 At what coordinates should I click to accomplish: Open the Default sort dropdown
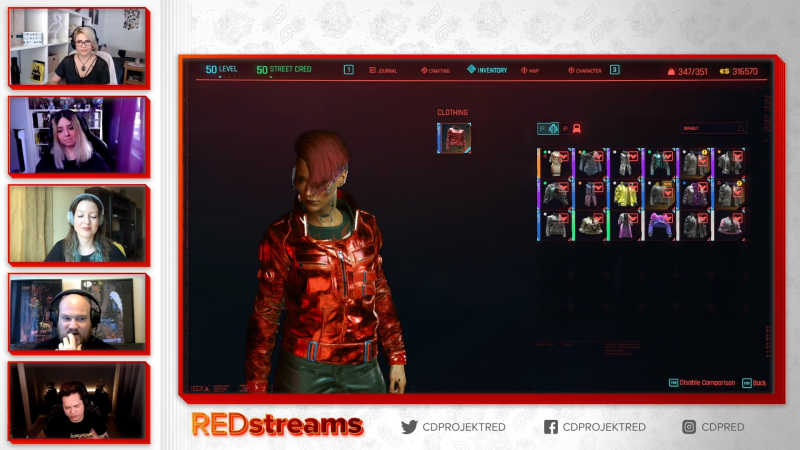tap(714, 128)
